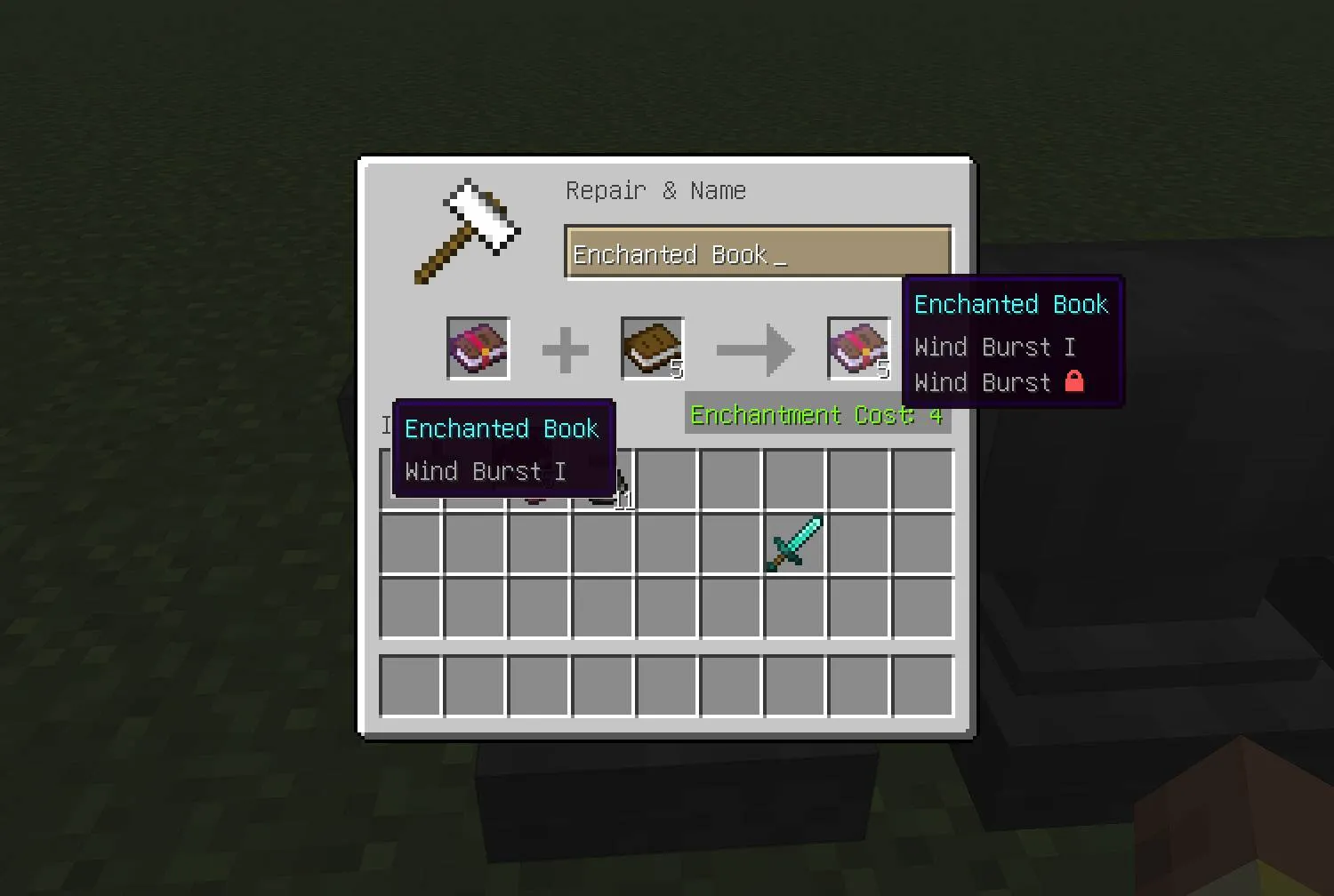Select the enchanted book in the first anvil slot
The image size is (1334, 896).
pos(477,348)
